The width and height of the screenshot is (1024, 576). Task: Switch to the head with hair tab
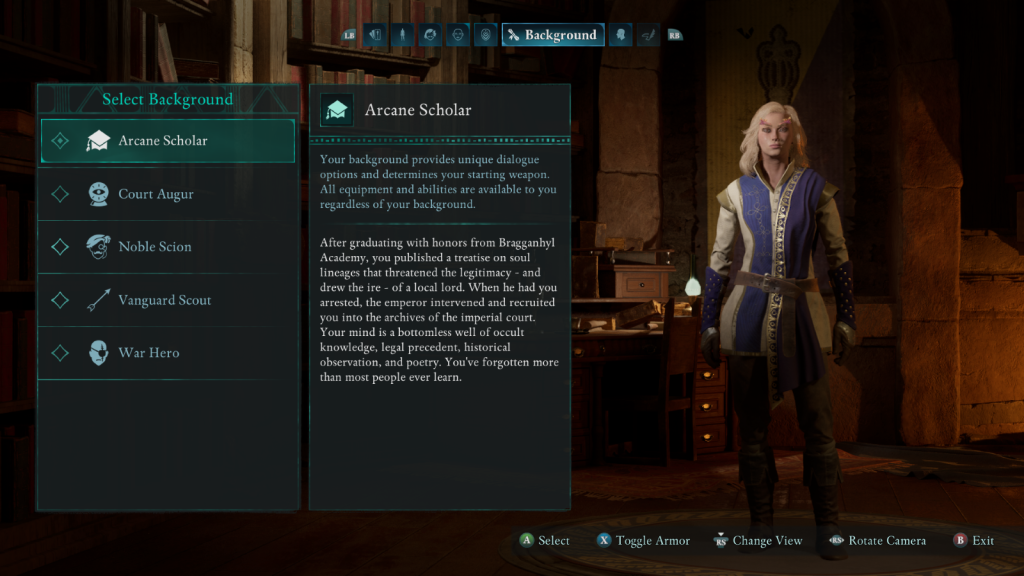click(x=430, y=35)
